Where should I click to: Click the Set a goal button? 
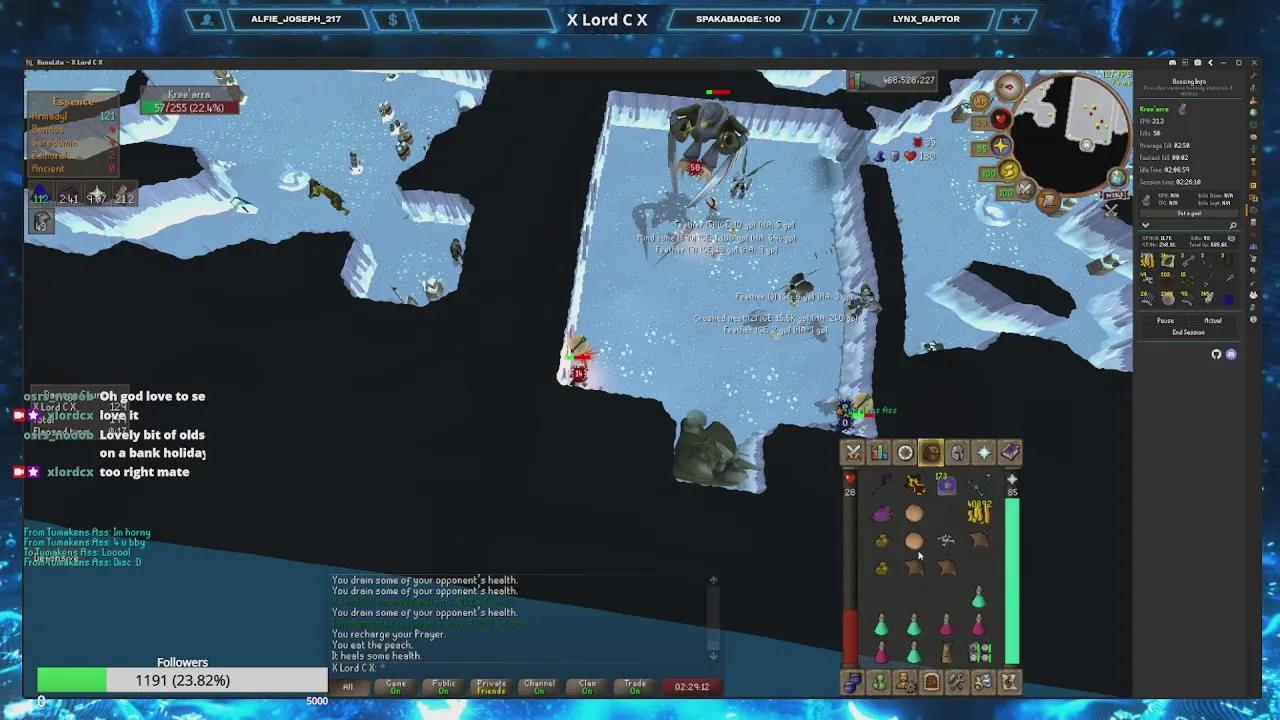(1190, 212)
